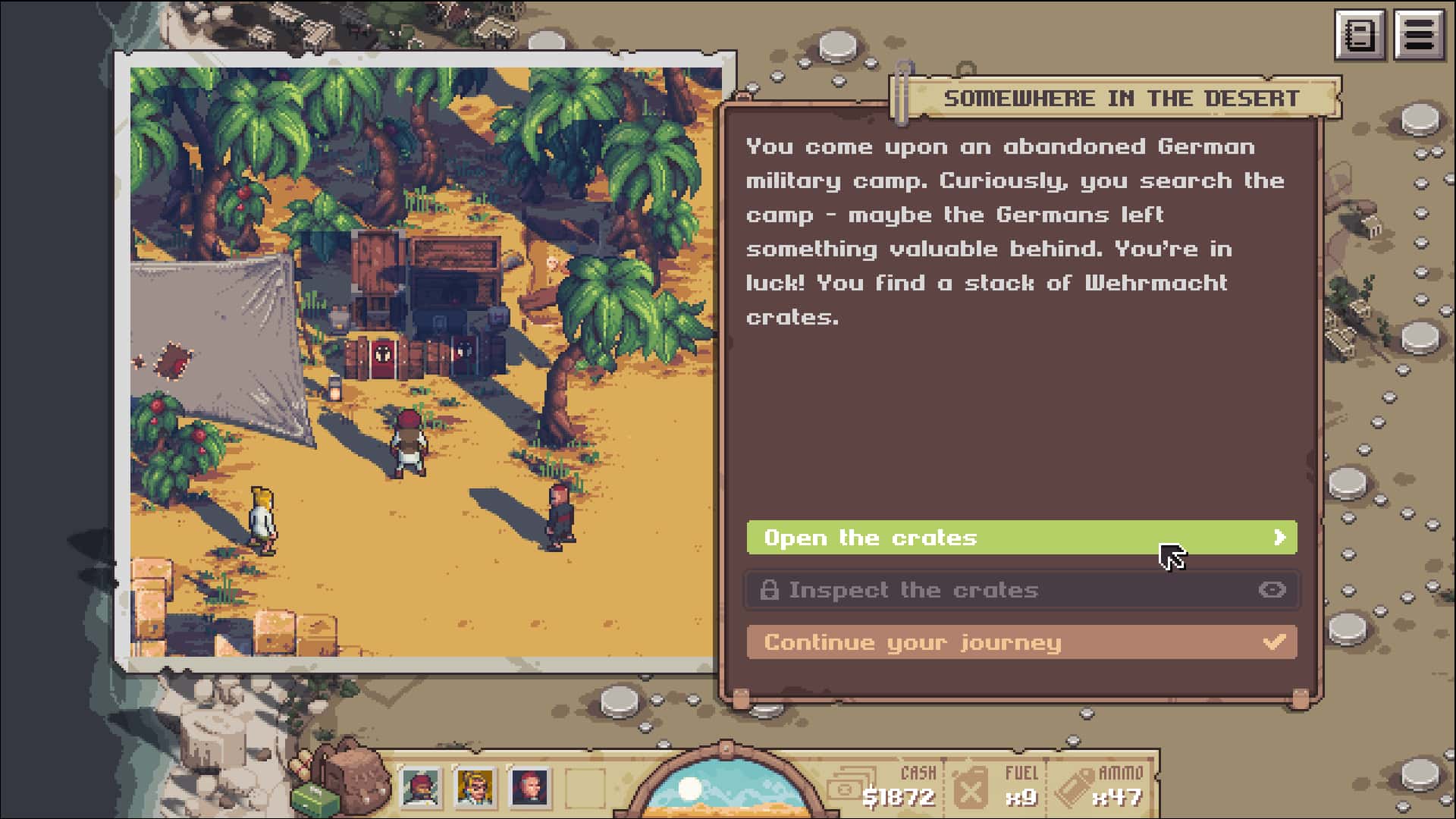
Task: Choose the Open the crates option
Action: [x=1021, y=538]
